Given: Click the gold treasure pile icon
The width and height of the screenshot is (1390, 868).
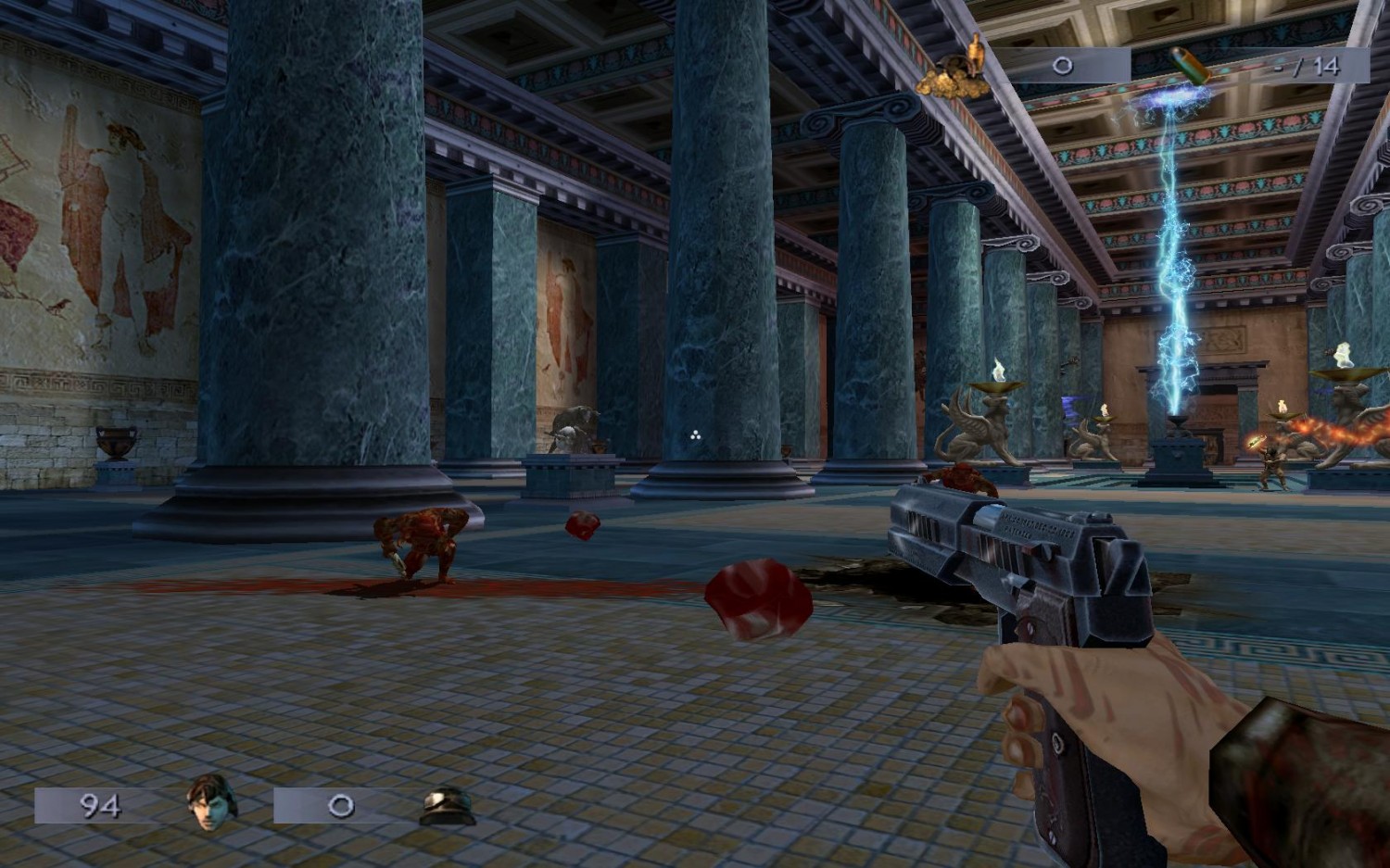Looking at the screenshot, I should tap(954, 71).
